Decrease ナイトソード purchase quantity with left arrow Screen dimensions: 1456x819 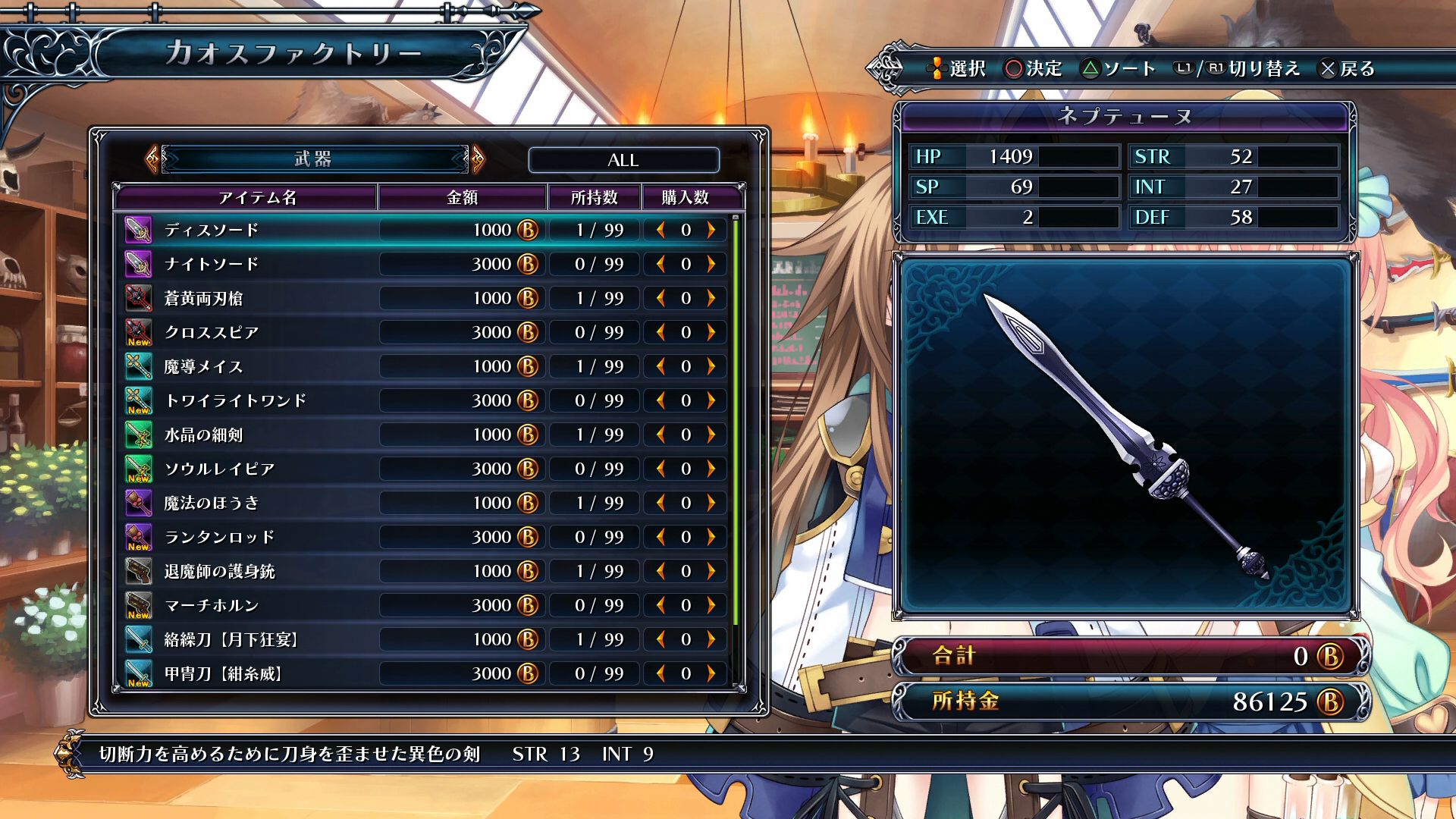[x=661, y=264]
